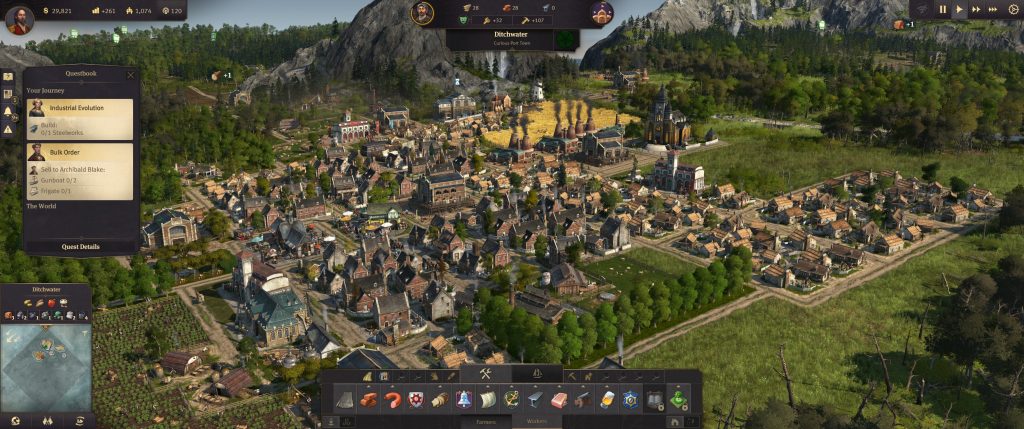This screenshot has width=1024, height=429.
Task: Open the Industrial Evolution quest
Action: pyautogui.click(x=80, y=119)
